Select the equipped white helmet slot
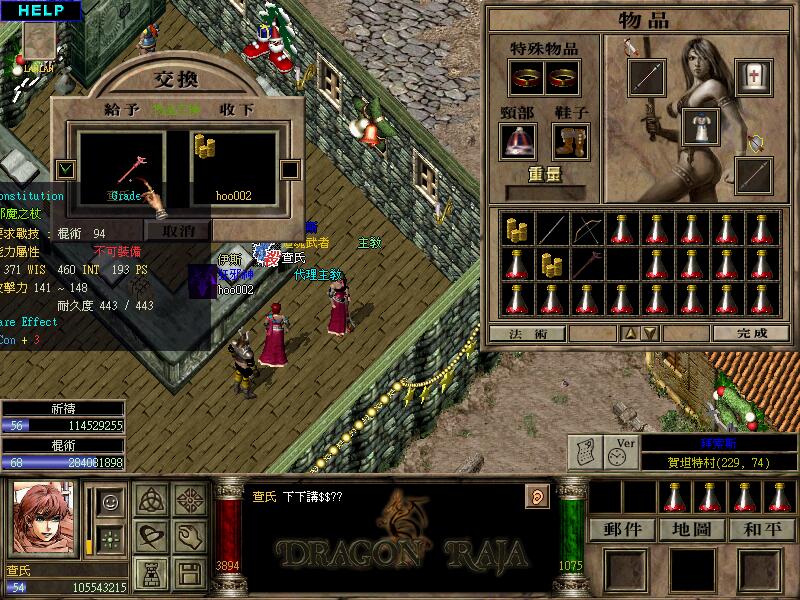The width and height of the screenshot is (800, 600). [753, 75]
